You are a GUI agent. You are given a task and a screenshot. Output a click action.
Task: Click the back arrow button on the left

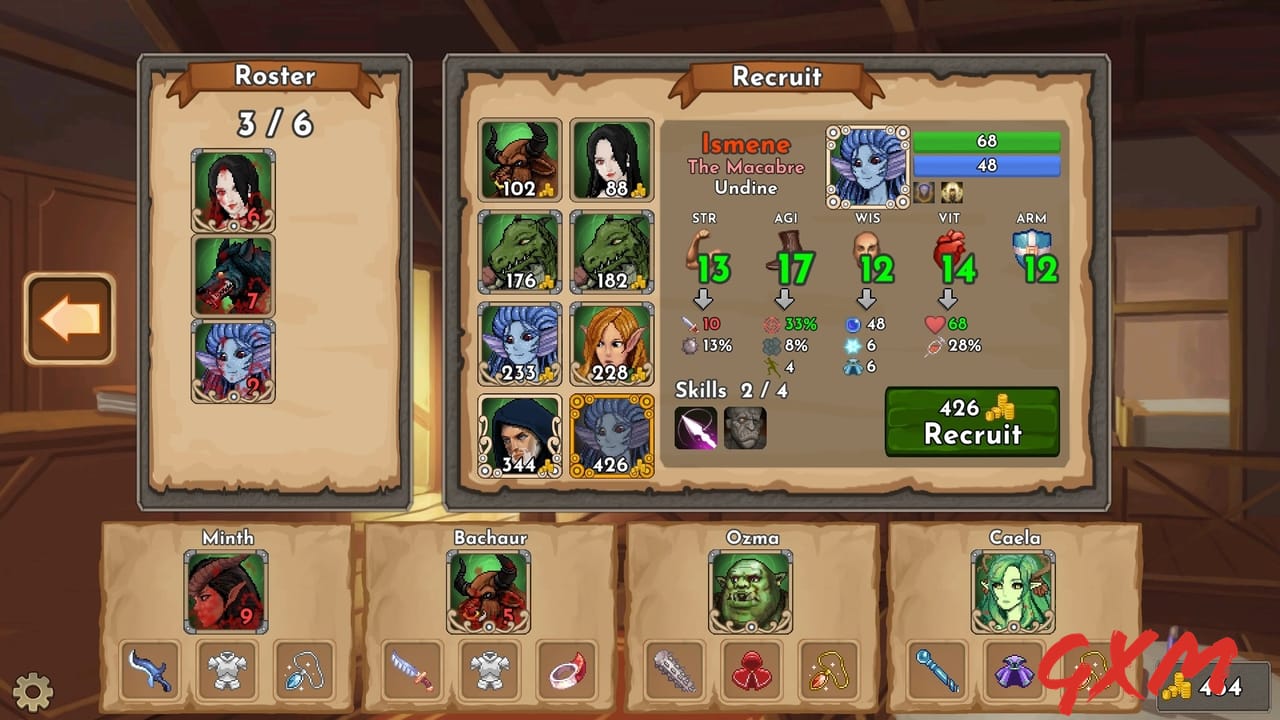tap(70, 320)
